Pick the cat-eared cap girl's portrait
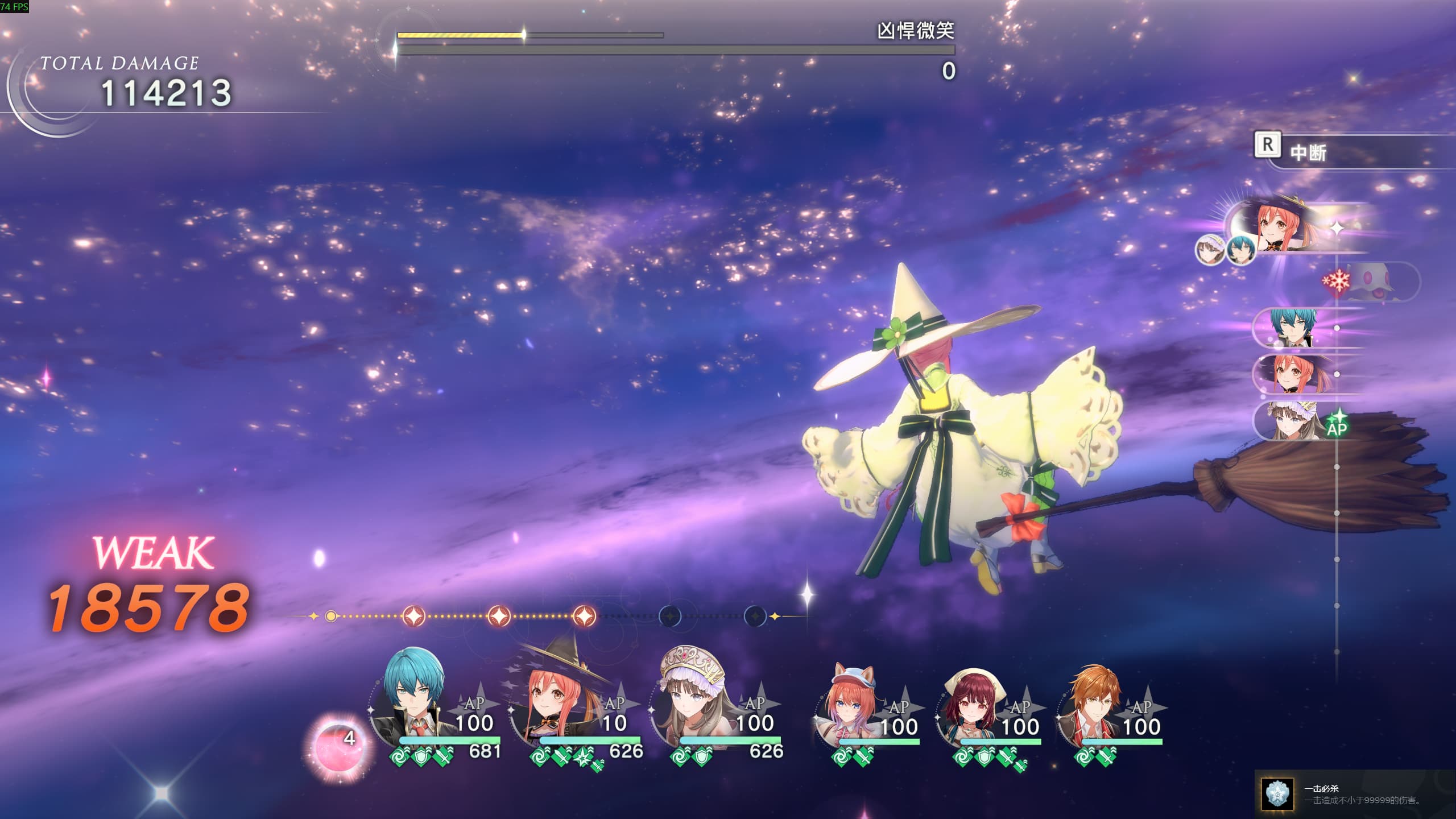Image resolution: width=1456 pixels, height=819 pixels. click(850, 705)
